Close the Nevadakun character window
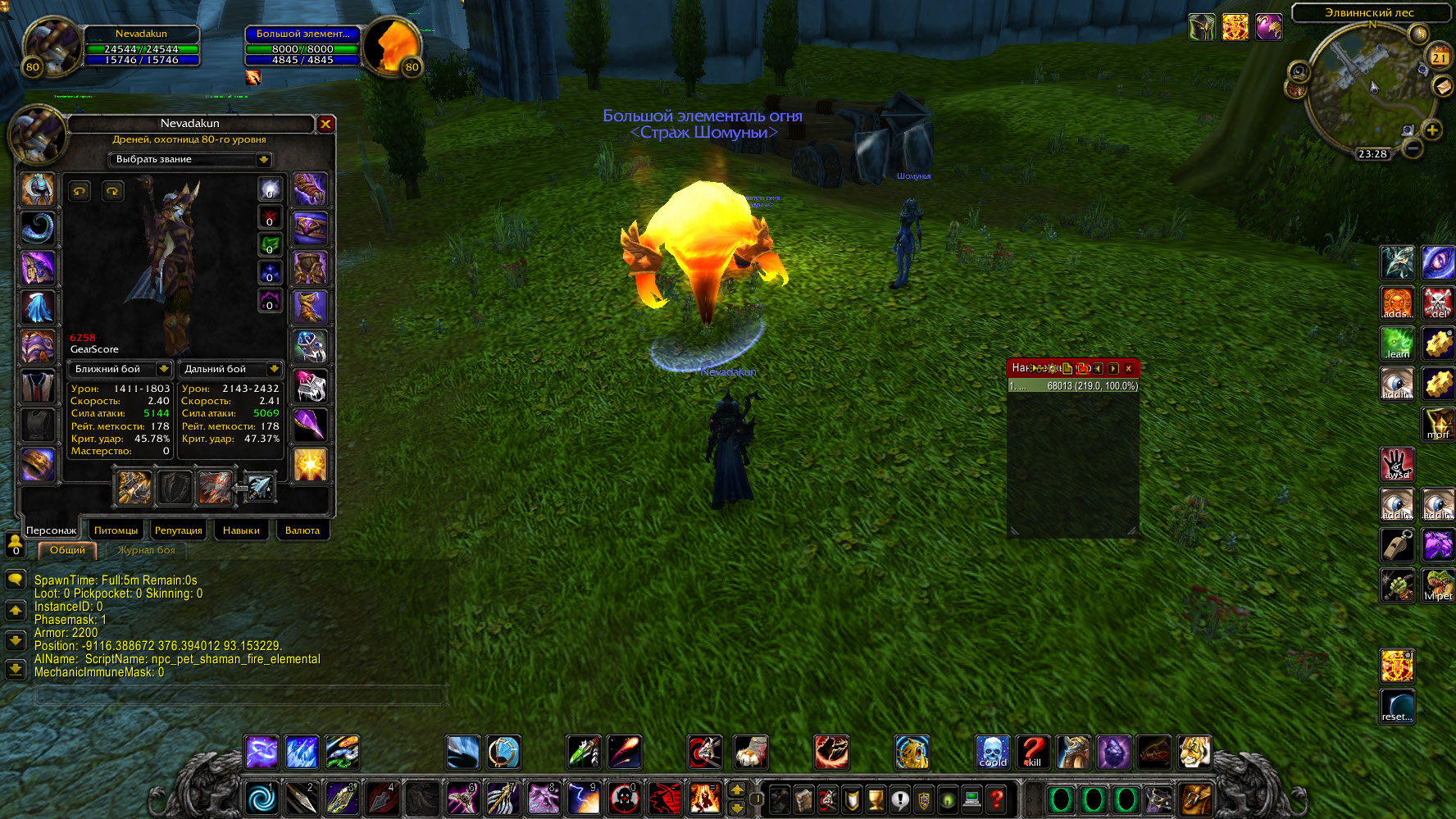The height and width of the screenshot is (819, 1456). click(x=325, y=124)
